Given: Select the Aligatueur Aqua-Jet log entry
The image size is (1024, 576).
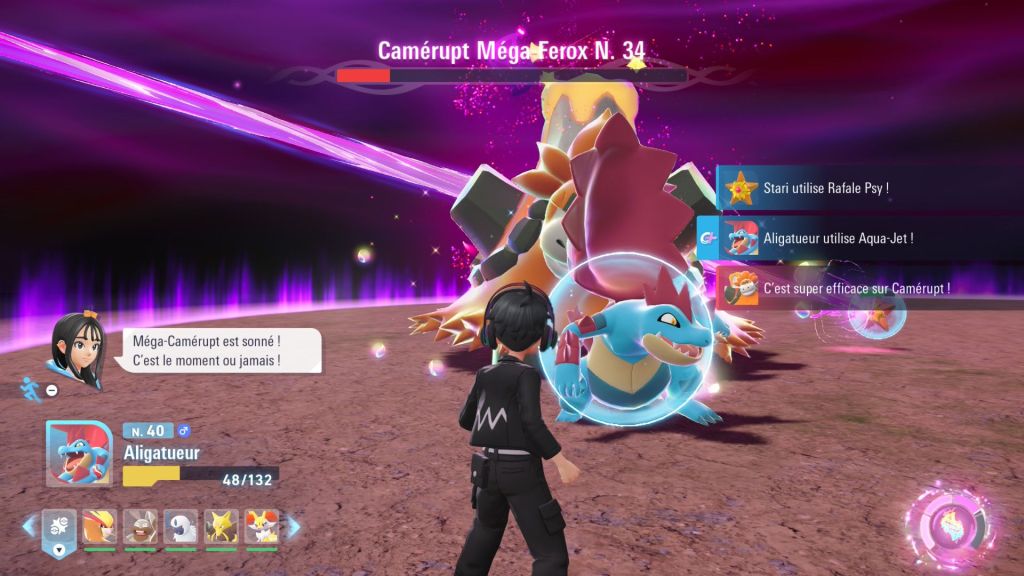Looking at the screenshot, I should coord(825,238).
